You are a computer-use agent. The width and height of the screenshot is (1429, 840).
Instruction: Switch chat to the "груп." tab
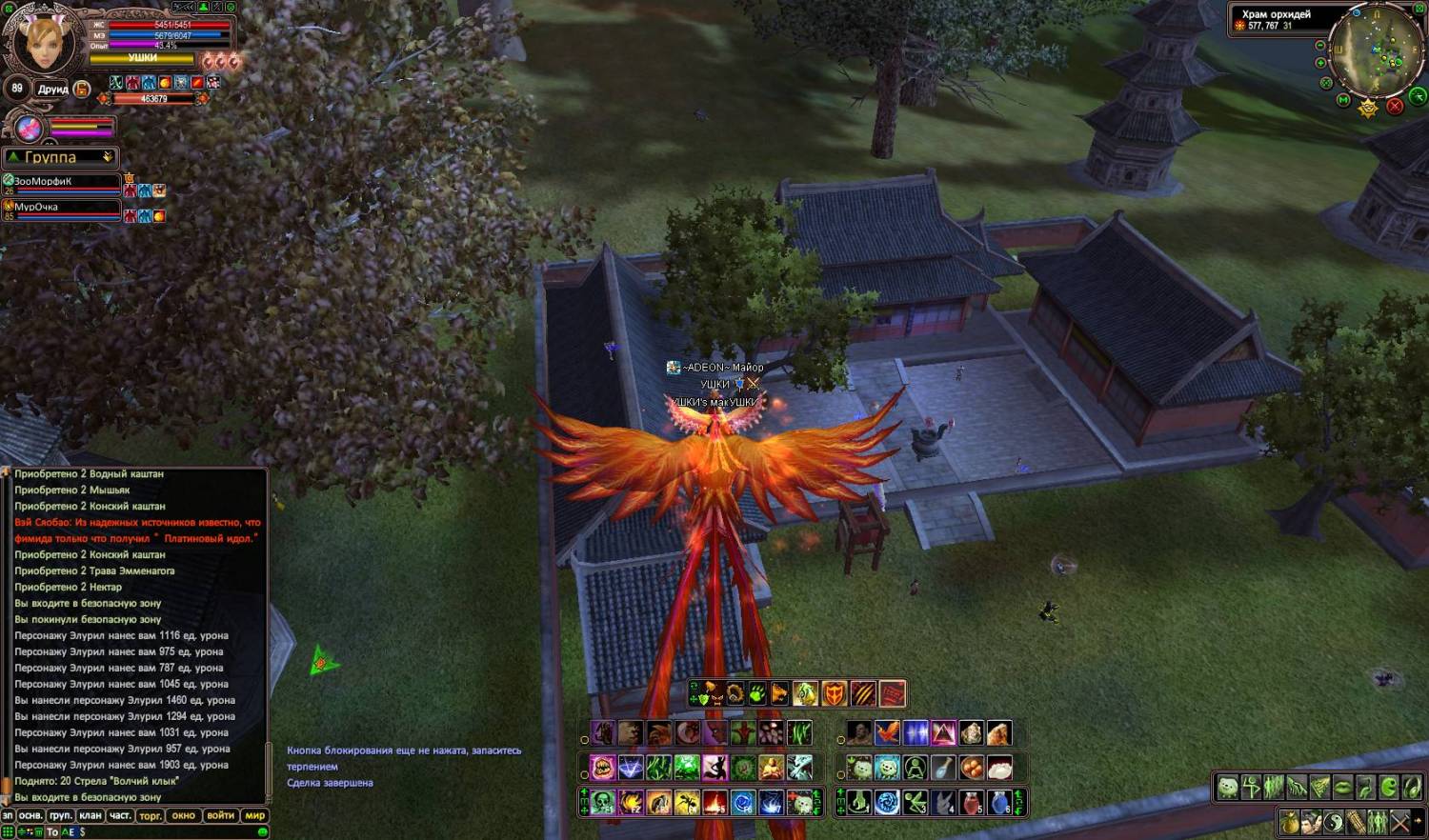[60, 815]
